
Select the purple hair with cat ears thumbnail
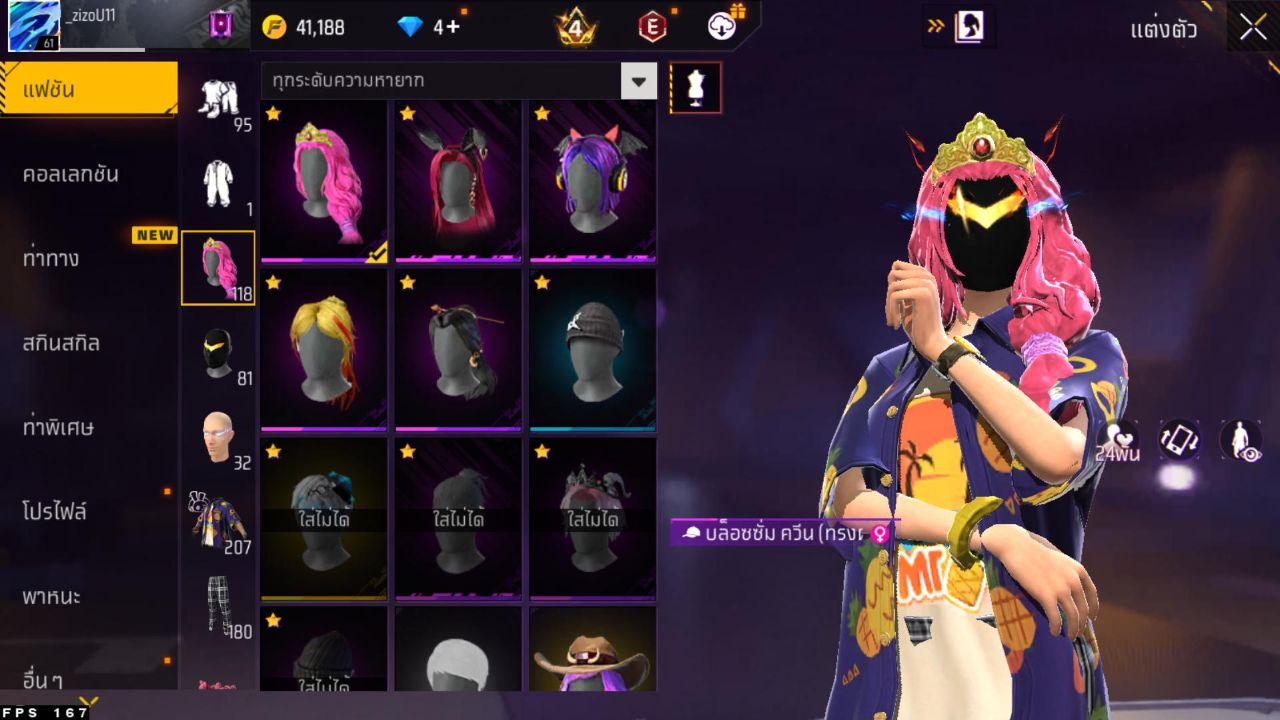592,180
